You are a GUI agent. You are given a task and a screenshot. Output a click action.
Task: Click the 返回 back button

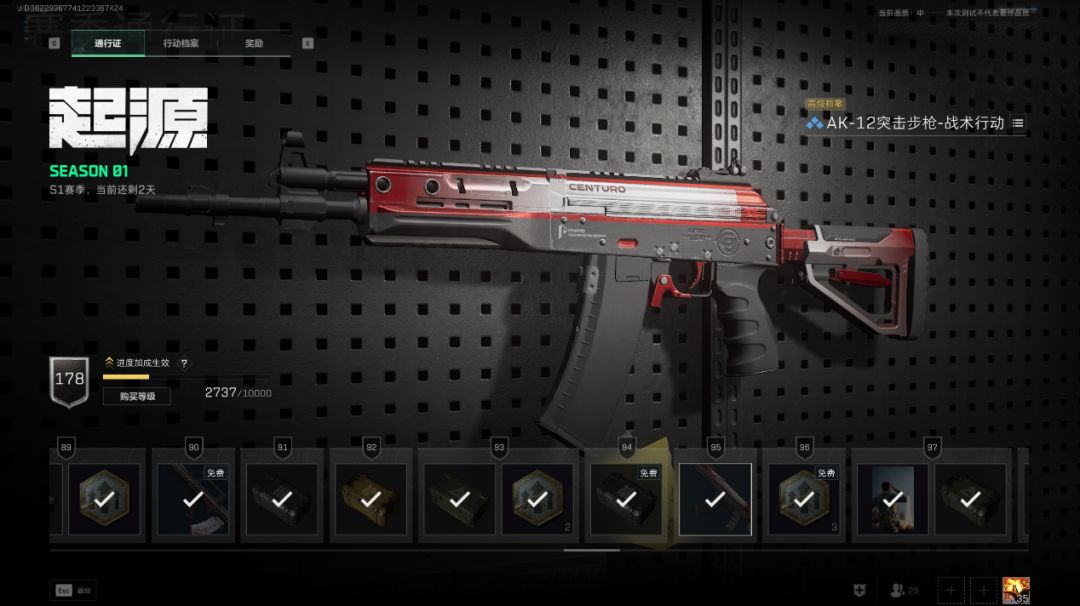(x=75, y=591)
